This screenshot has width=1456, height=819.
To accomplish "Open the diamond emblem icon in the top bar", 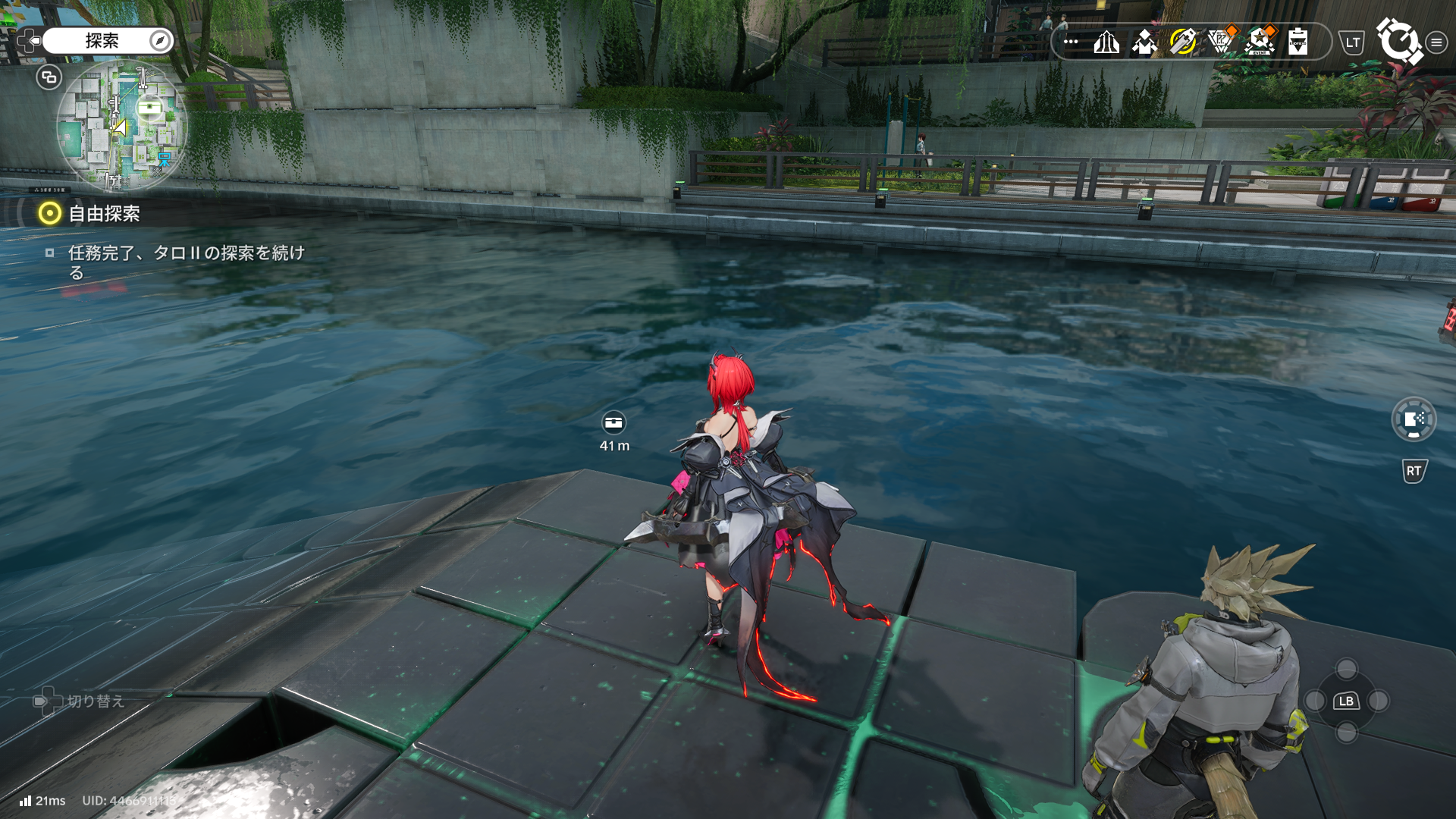I will click(x=1144, y=42).
